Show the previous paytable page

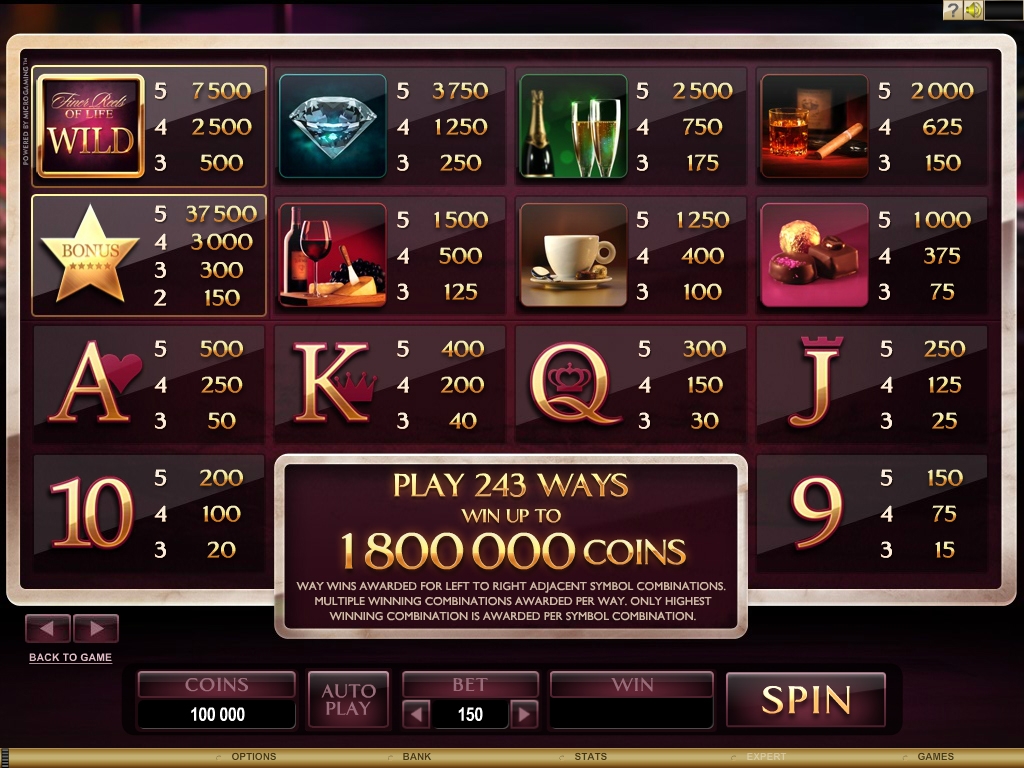pos(47,628)
